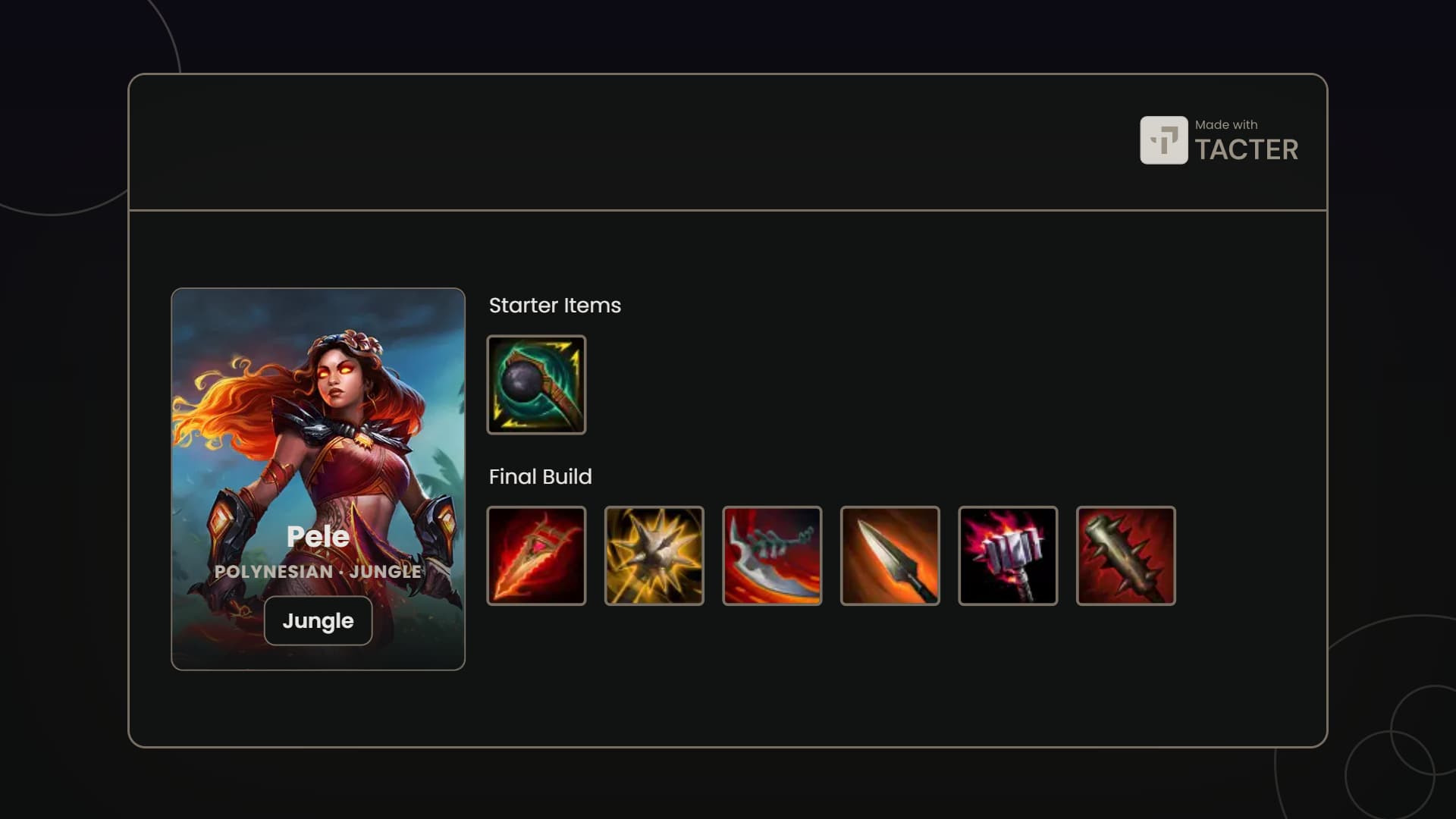Select the Jungle role button
This screenshot has width=1456, height=819.
[318, 620]
